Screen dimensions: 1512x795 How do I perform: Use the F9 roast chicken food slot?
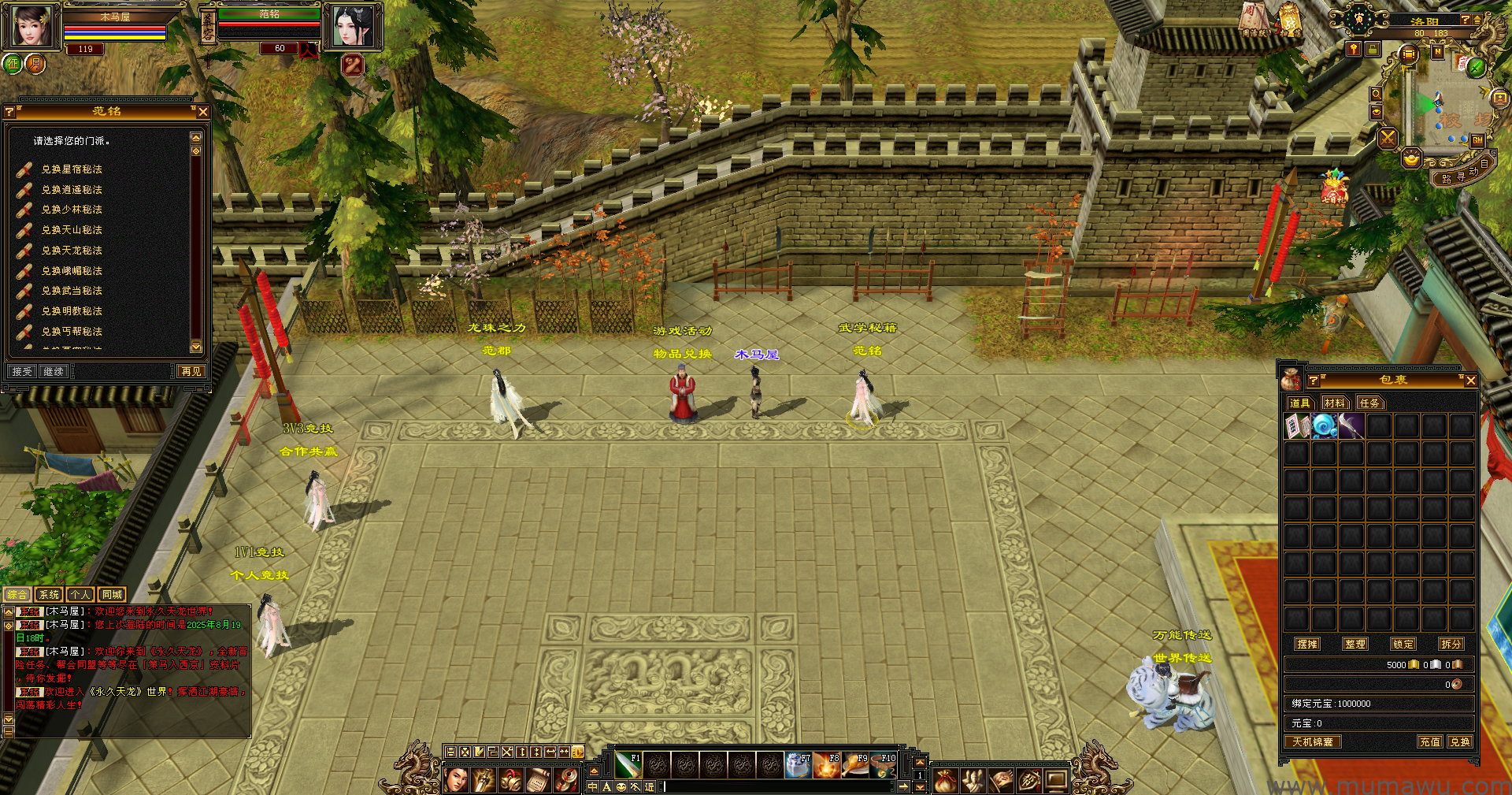pos(854,764)
